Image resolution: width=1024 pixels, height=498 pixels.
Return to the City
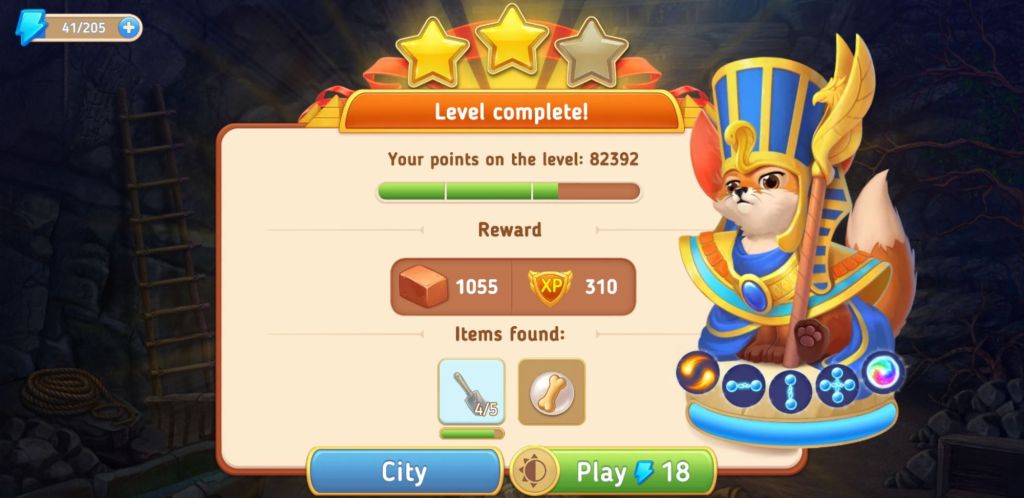[404, 472]
